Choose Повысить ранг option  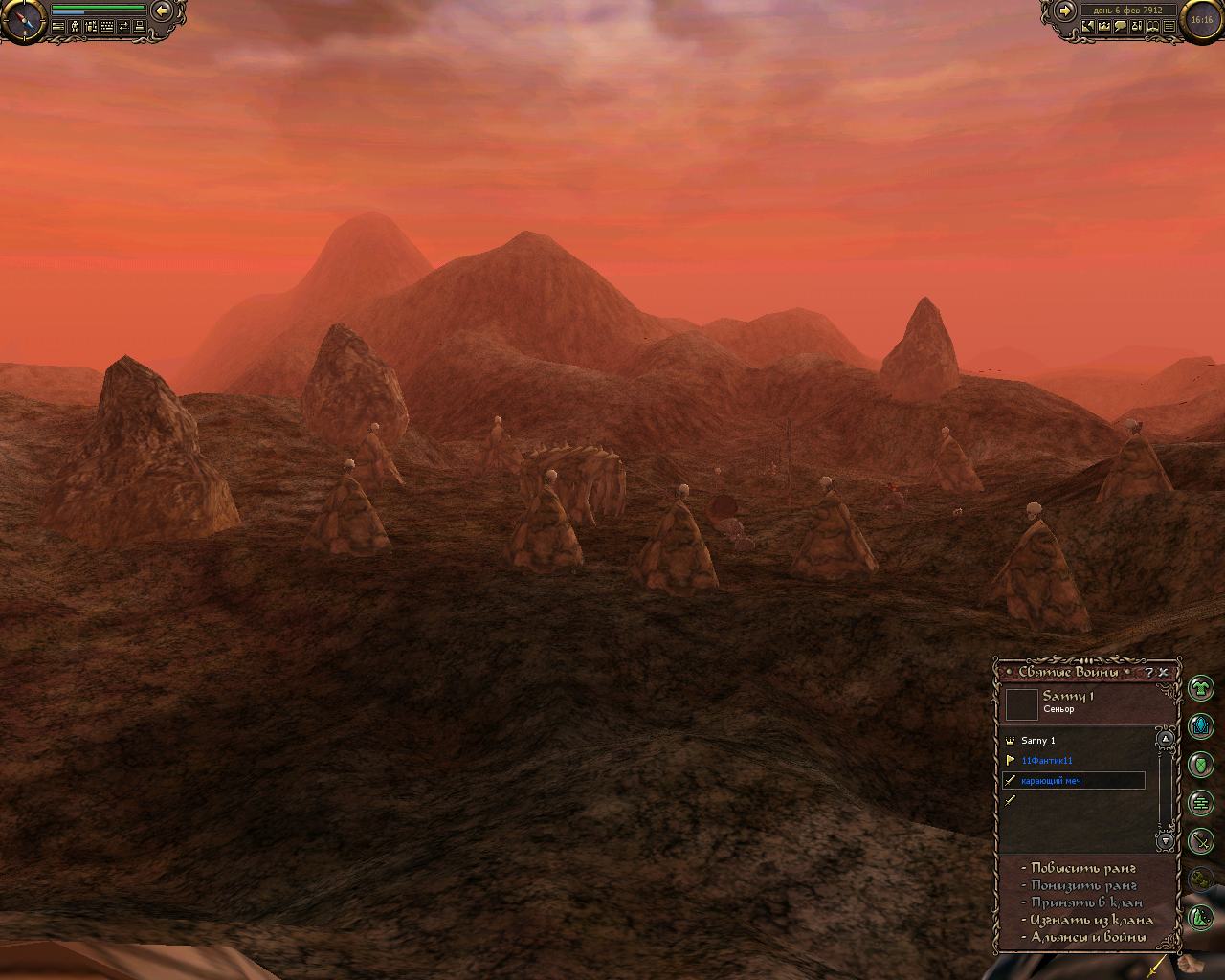pyautogui.click(x=1083, y=869)
